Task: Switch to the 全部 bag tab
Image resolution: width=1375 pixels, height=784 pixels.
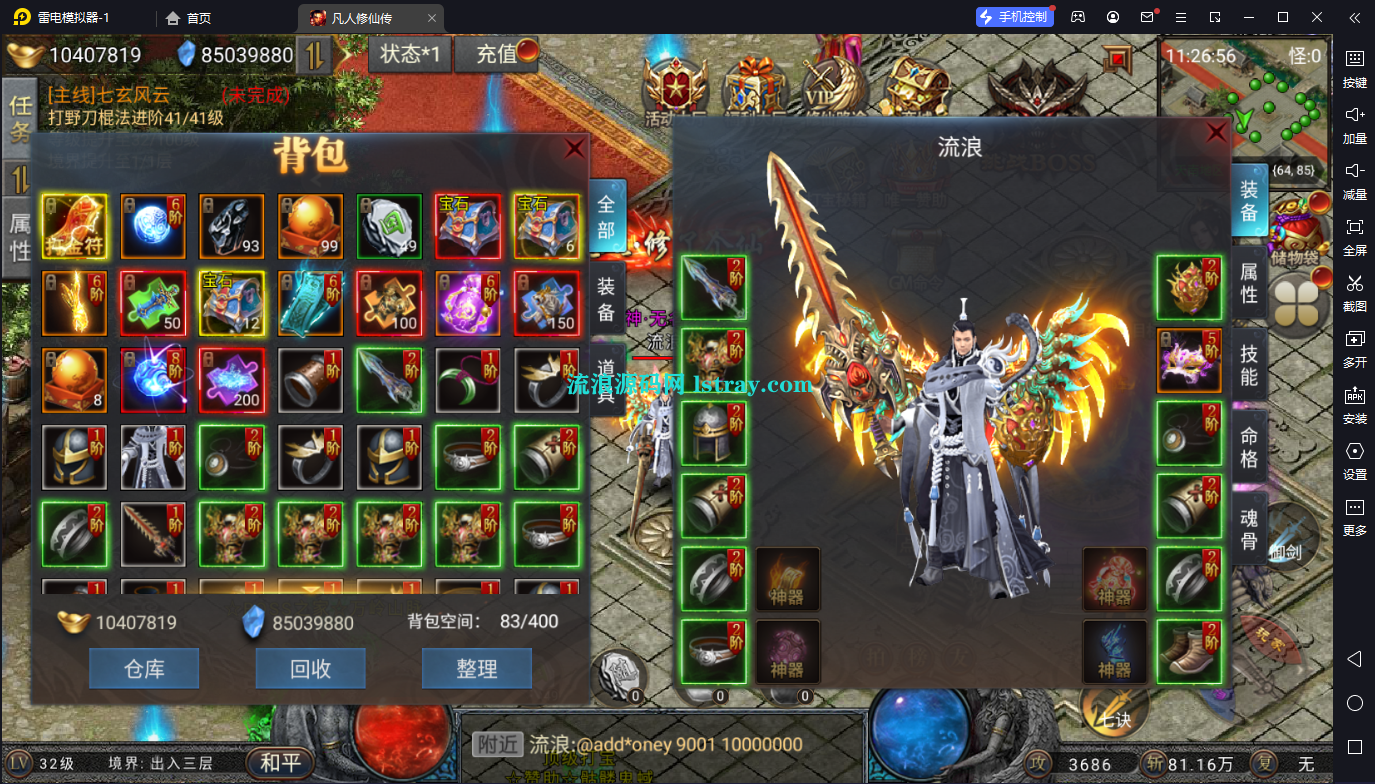Action: 607,215
